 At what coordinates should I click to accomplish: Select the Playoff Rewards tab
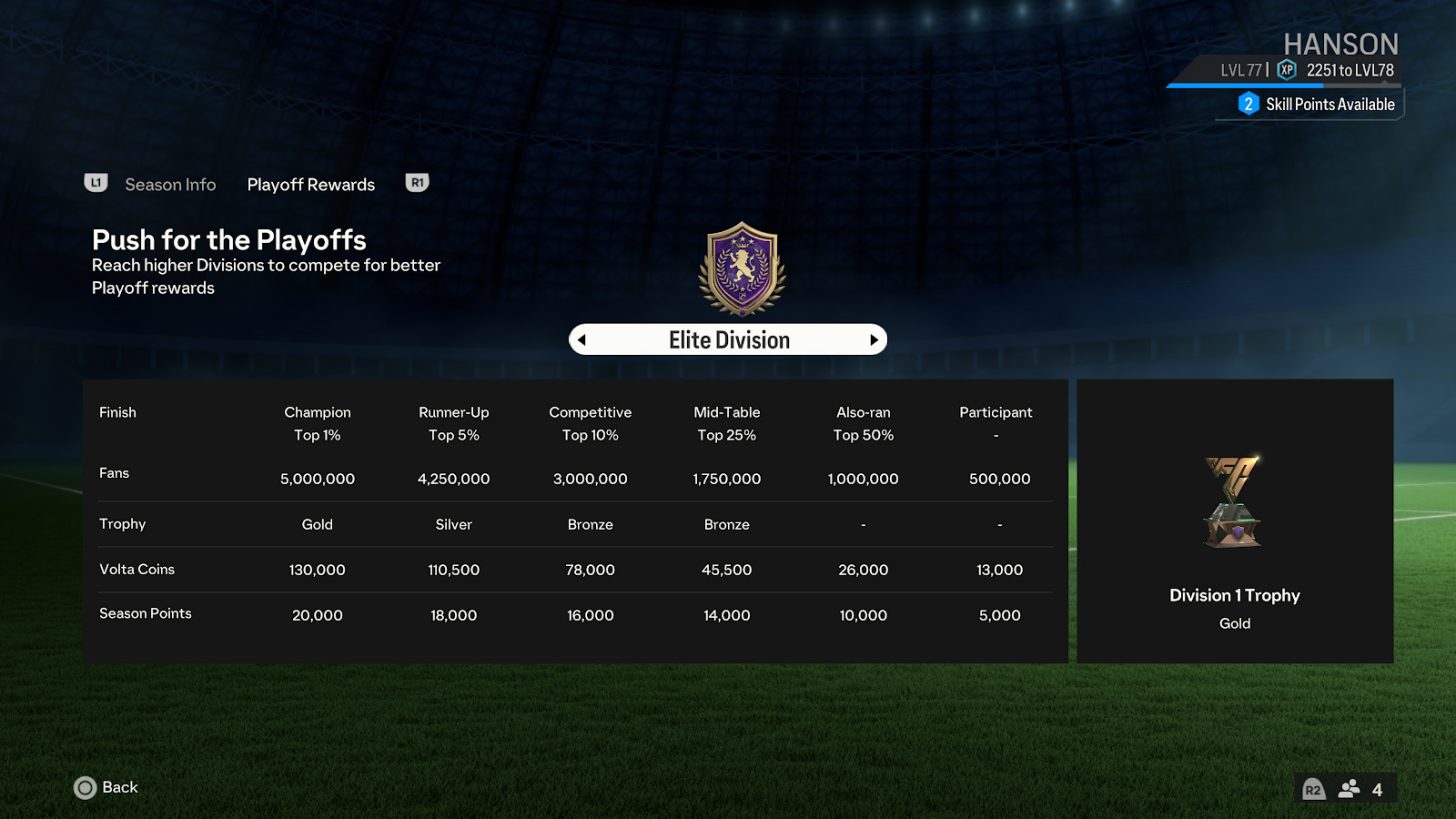coord(311,184)
